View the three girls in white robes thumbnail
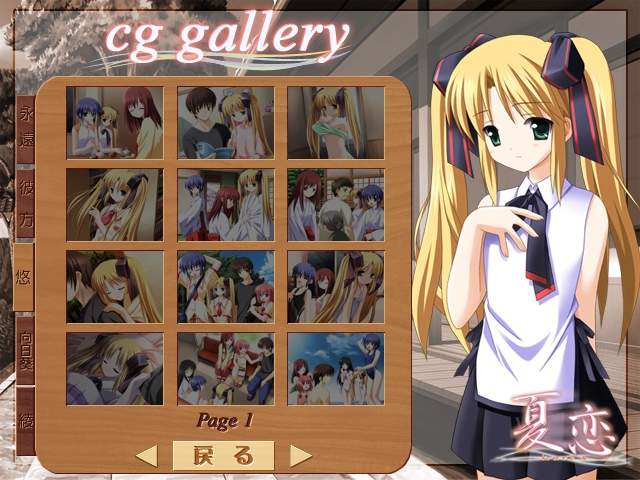Screen dimensions: 640x480 coord(225,204)
